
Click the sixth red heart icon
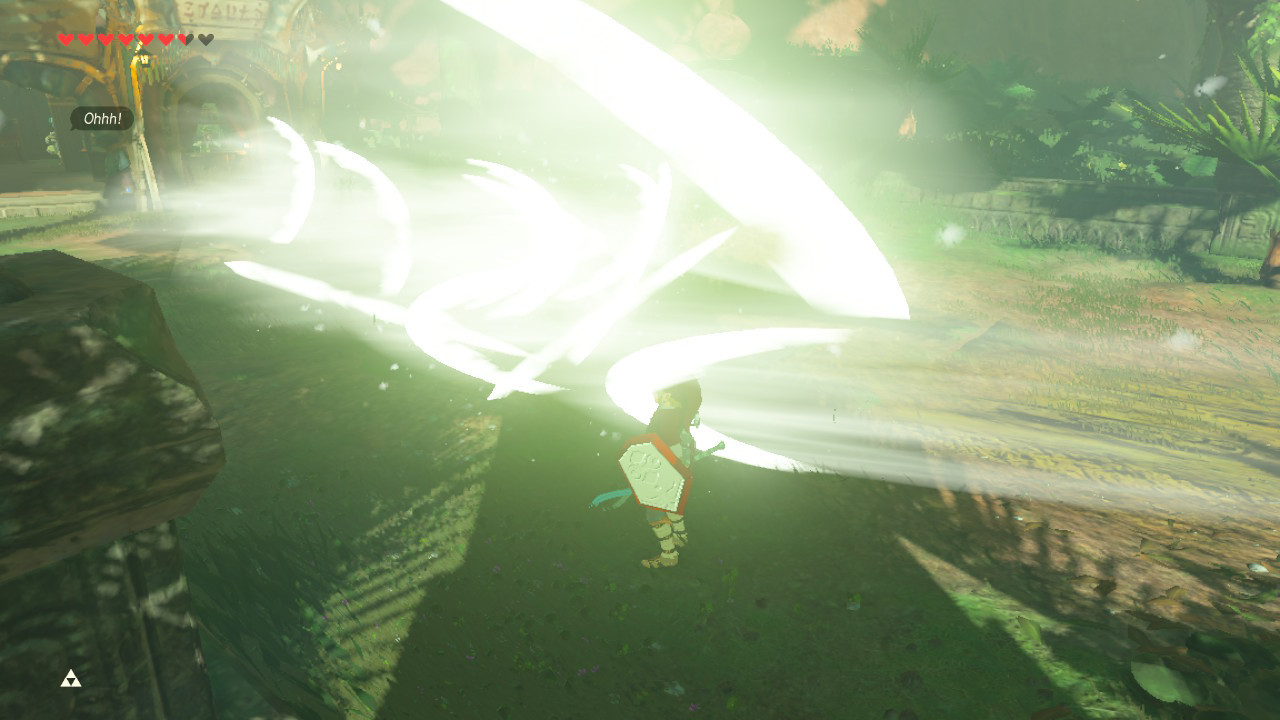(167, 39)
